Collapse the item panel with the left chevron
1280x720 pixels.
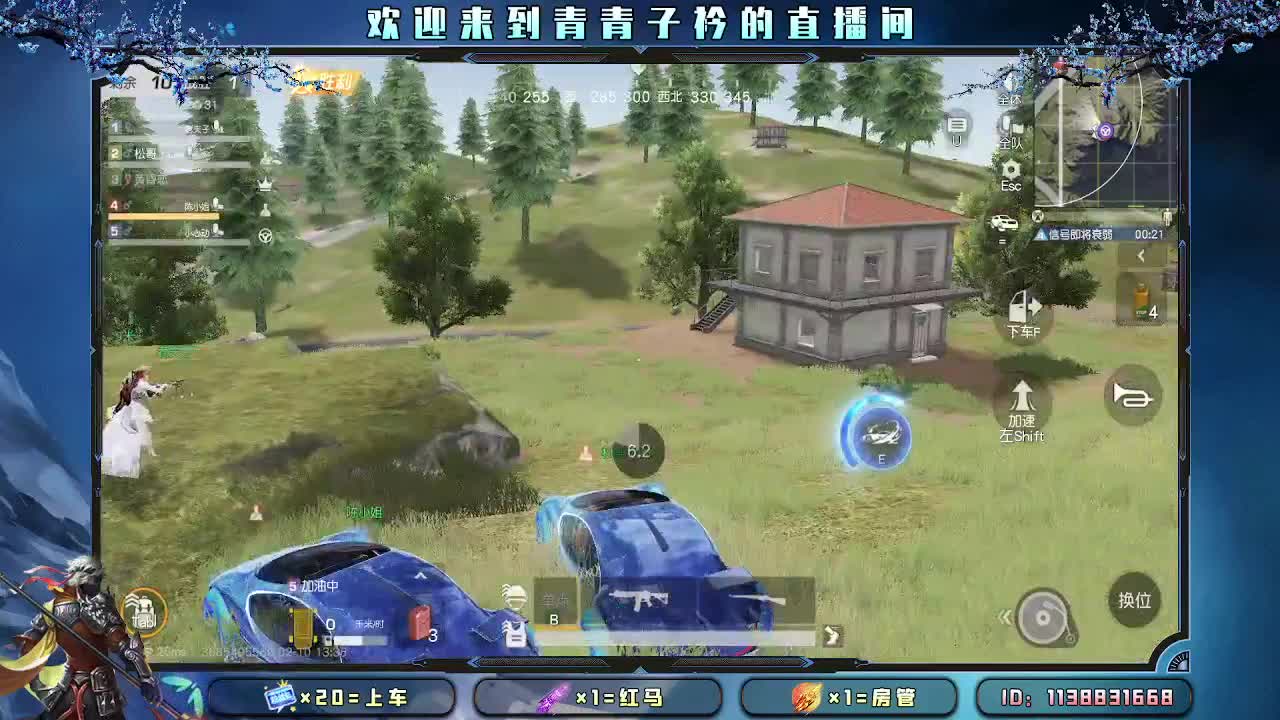pyautogui.click(x=1139, y=256)
